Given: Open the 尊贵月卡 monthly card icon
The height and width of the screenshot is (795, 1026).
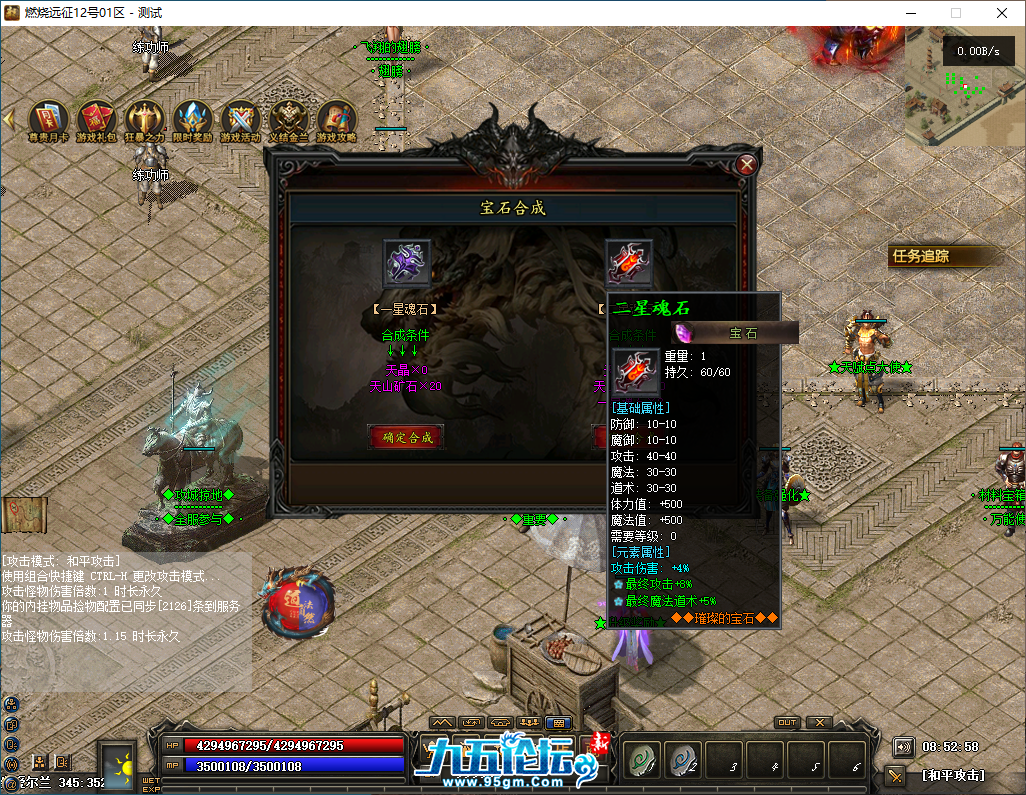Looking at the screenshot, I should pyautogui.click(x=48, y=119).
